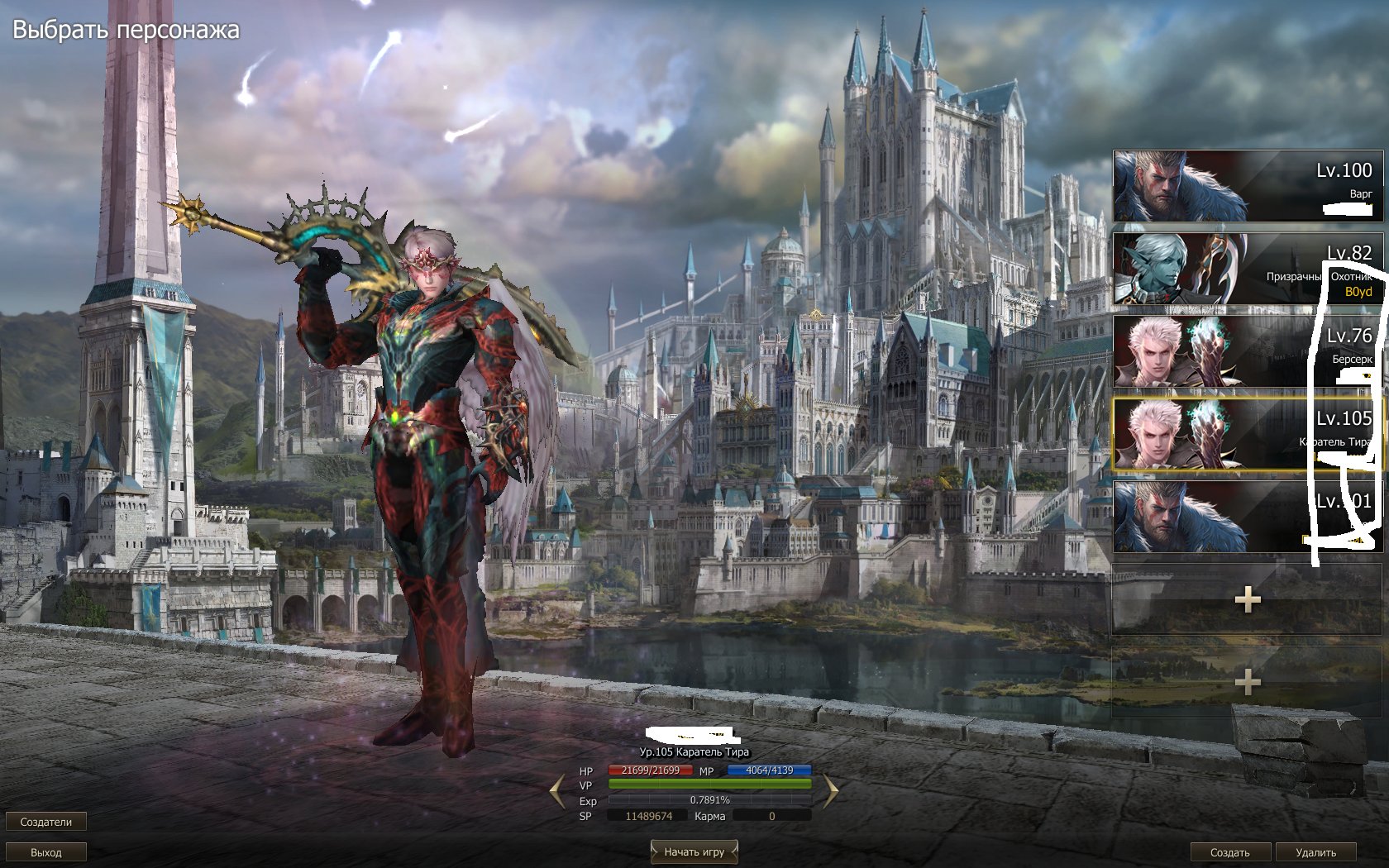Select the Lv.100 Варг character
Image resolution: width=1389 pixels, height=868 pixels.
[x=1246, y=186]
